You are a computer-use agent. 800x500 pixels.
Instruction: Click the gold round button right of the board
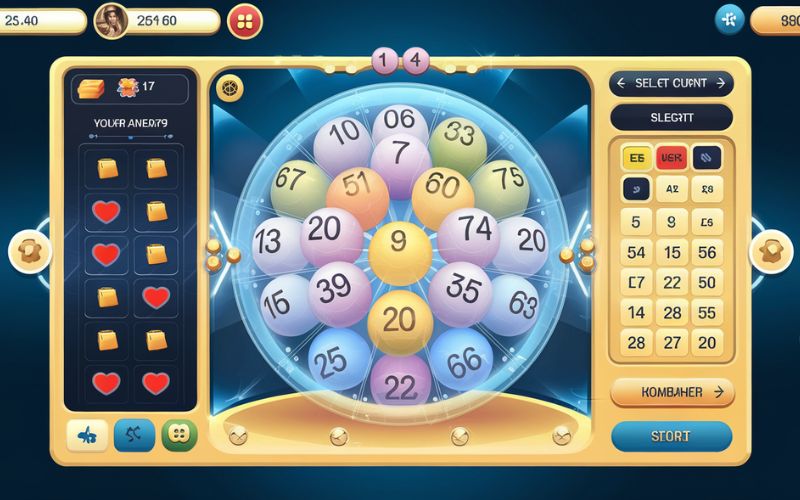(771, 251)
